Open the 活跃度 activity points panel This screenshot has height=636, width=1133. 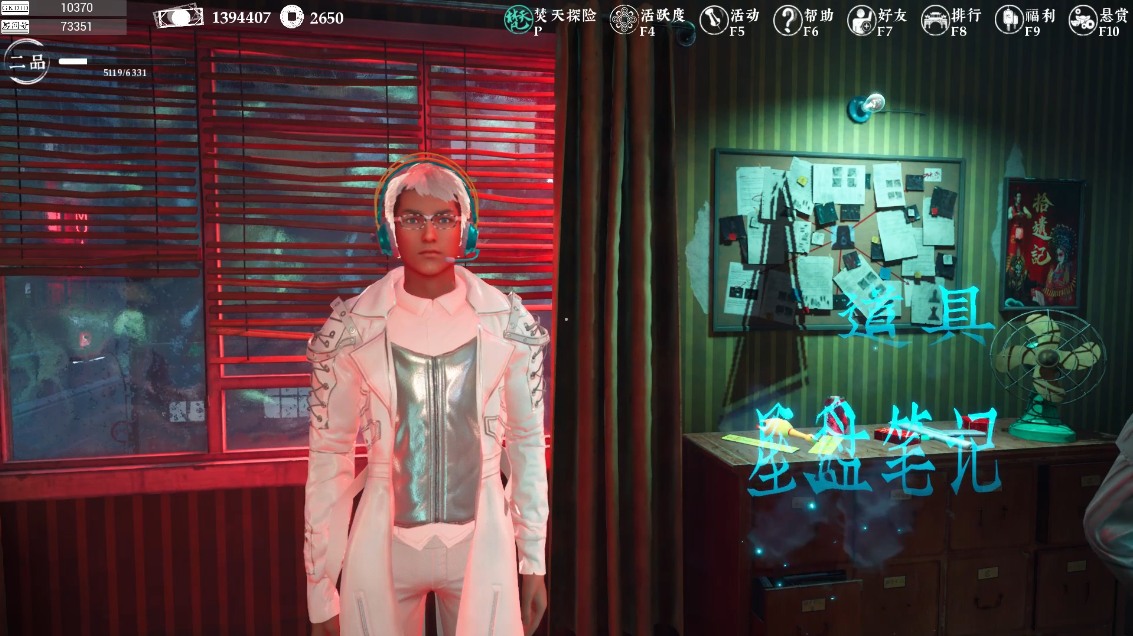(624, 19)
